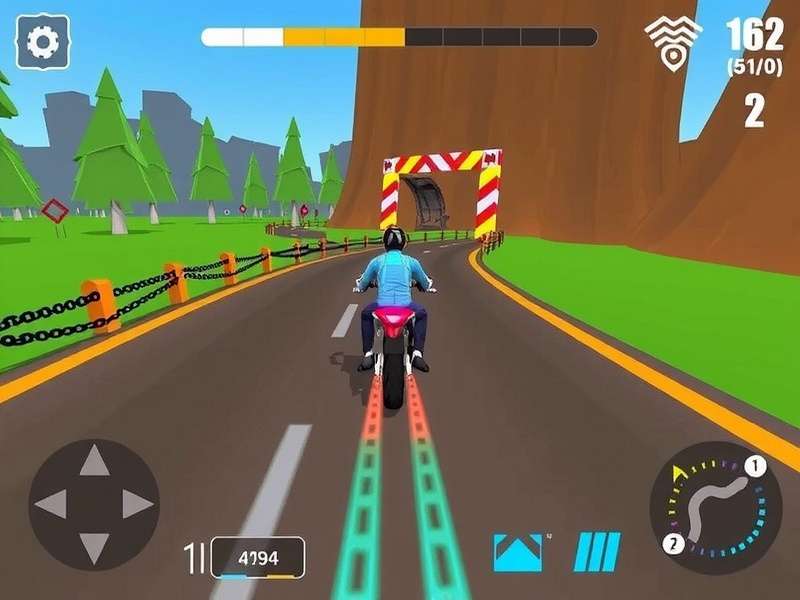This screenshot has width=800, height=600.
Task: Open the settings gear menu
Action: point(43,41)
